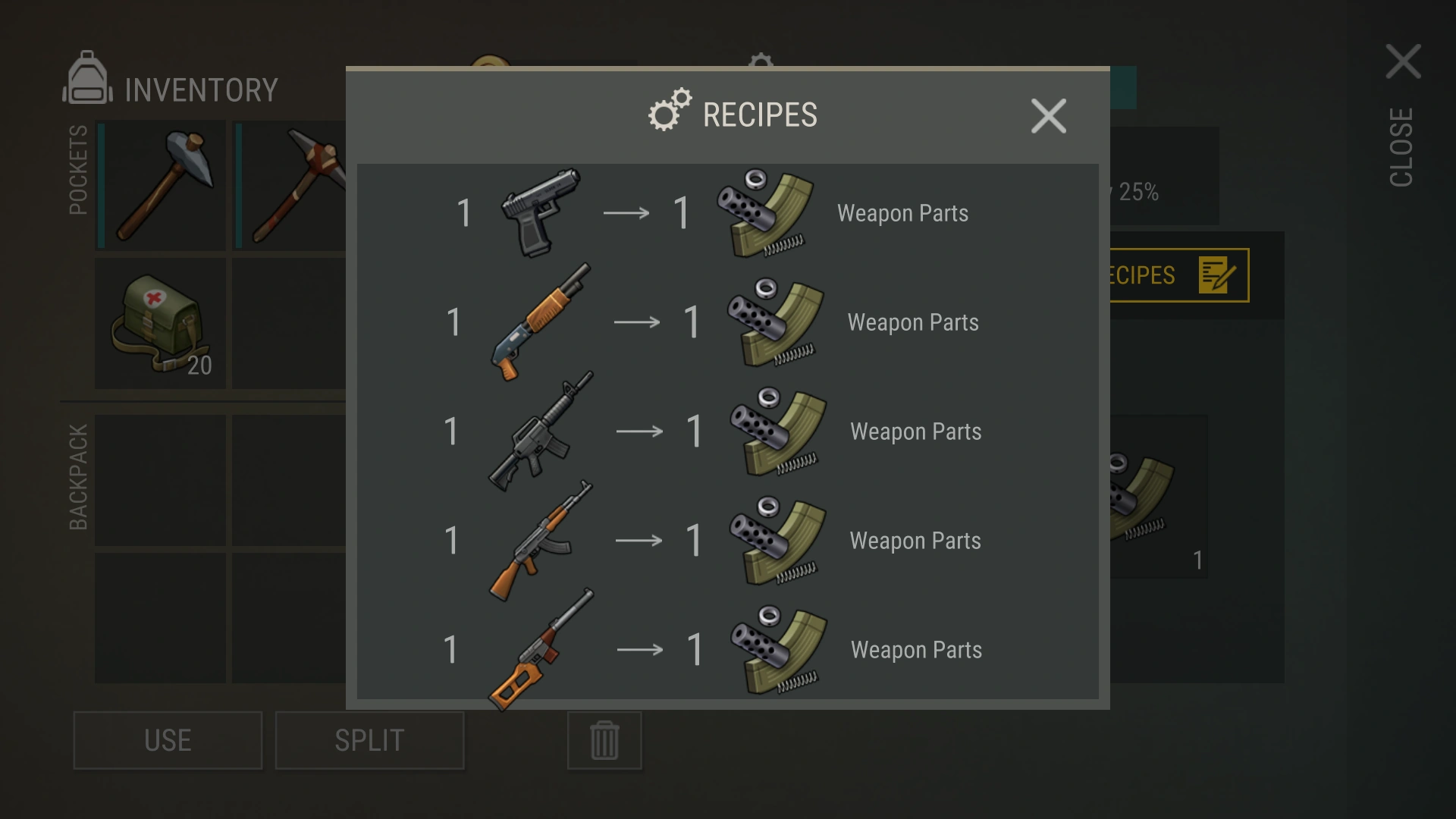1456x819 pixels.
Task: Close the inventory screen
Action: point(1402,62)
